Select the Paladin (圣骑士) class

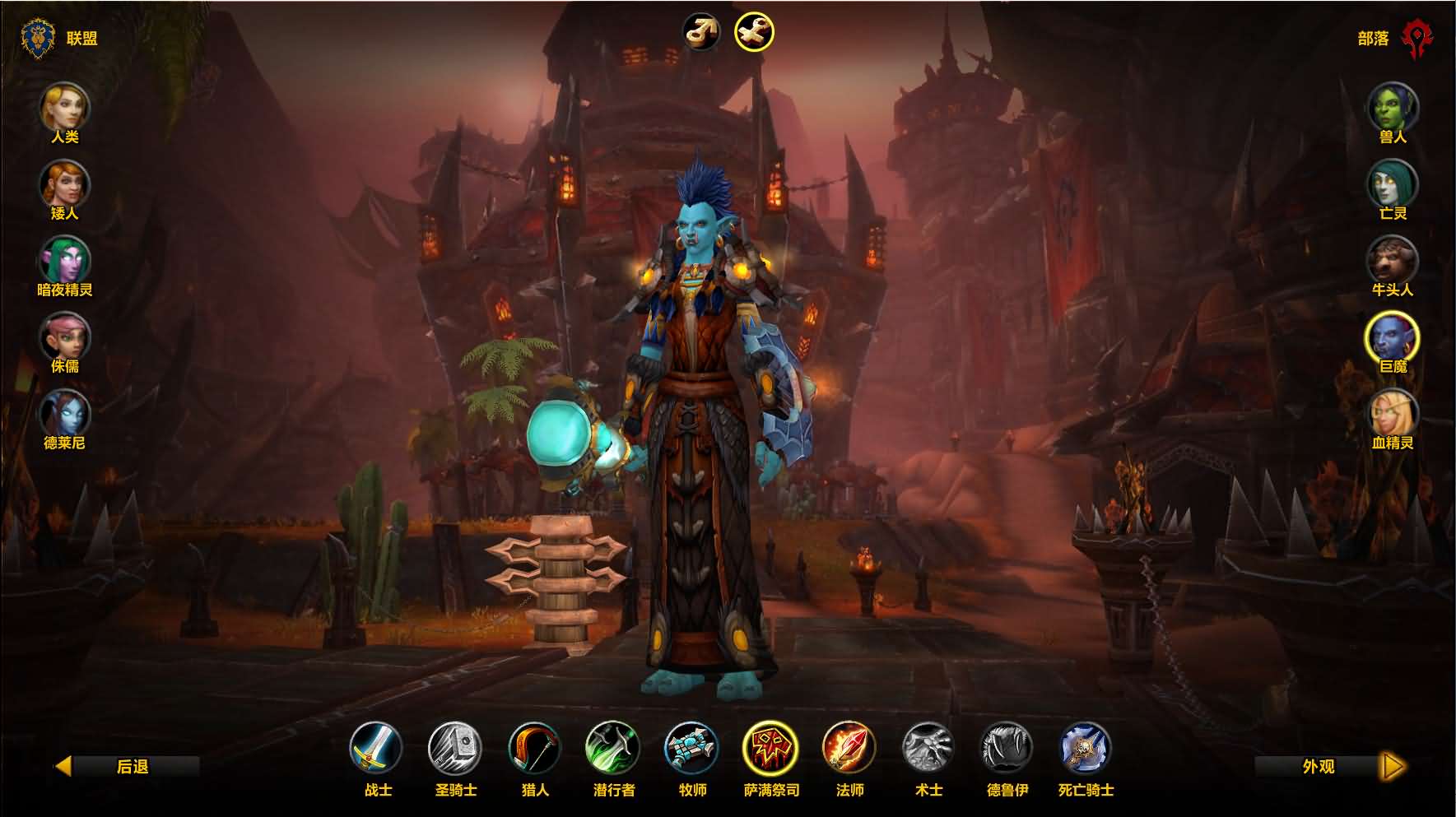pos(455,748)
